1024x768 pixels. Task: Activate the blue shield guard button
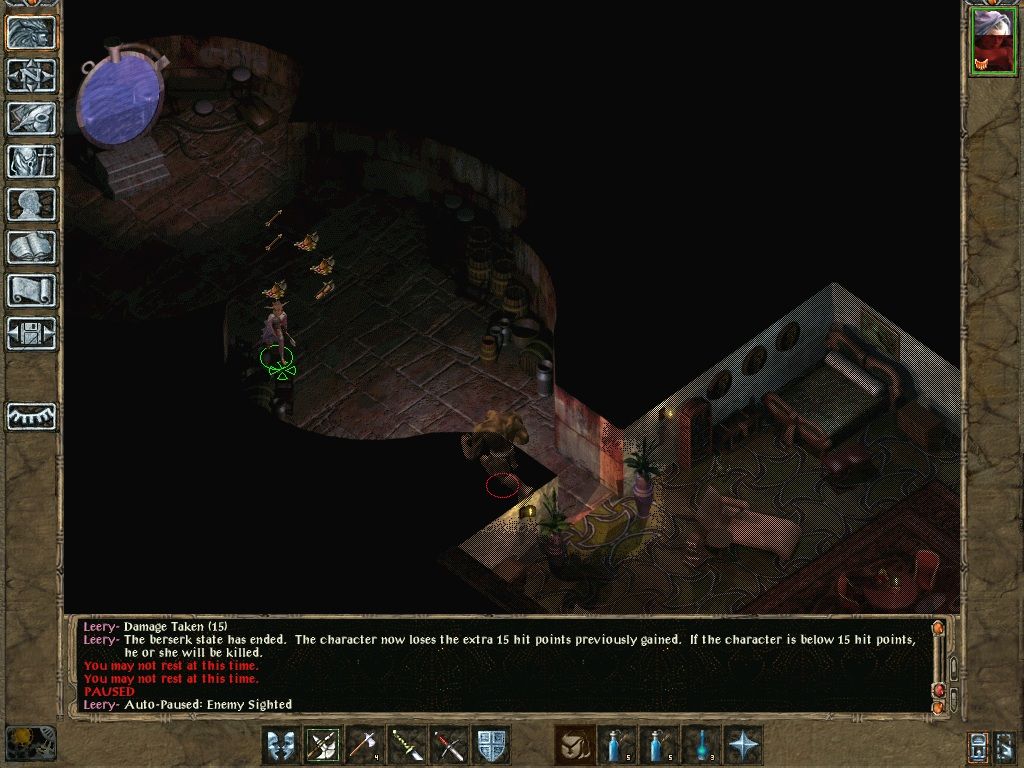pyautogui.click(x=492, y=745)
